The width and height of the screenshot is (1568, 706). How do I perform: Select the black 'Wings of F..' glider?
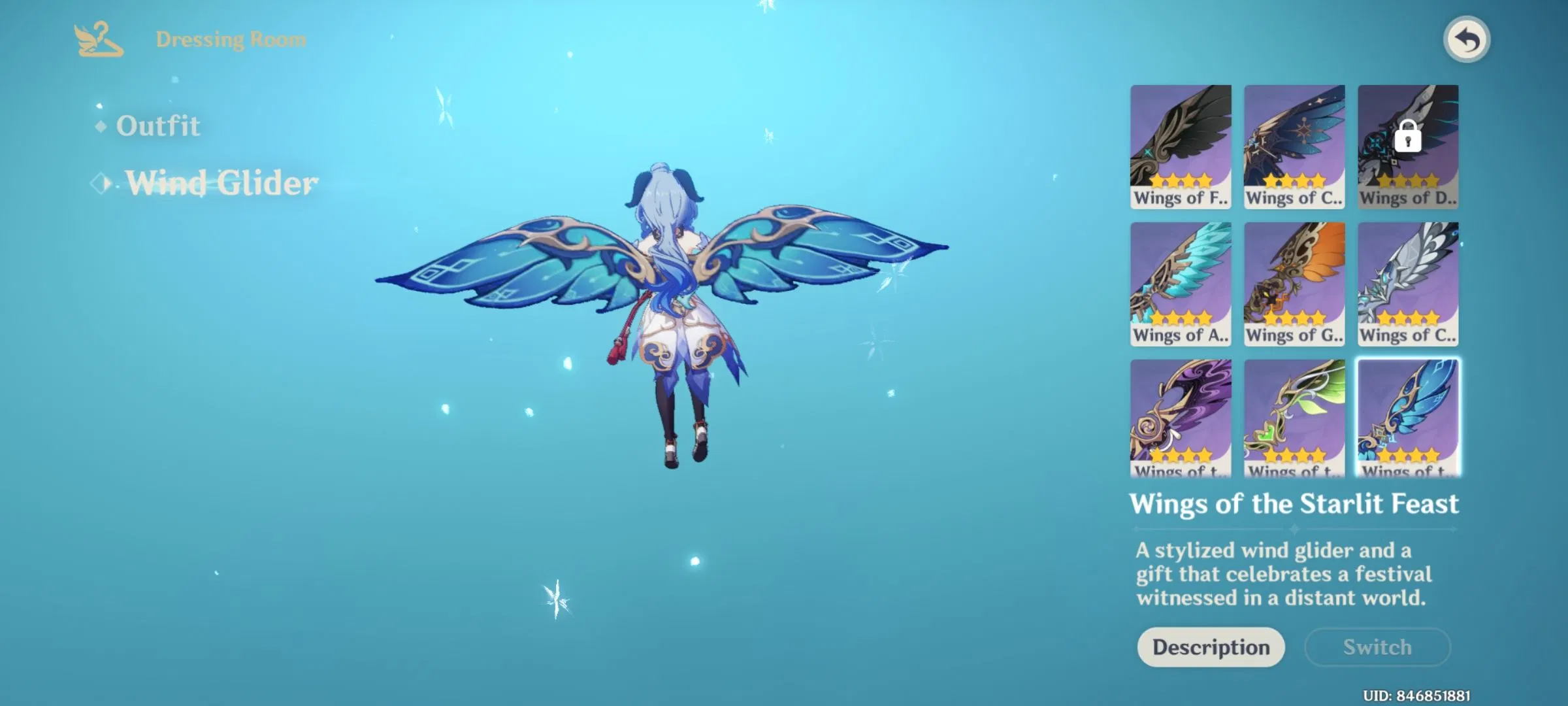tap(1180, 145)
